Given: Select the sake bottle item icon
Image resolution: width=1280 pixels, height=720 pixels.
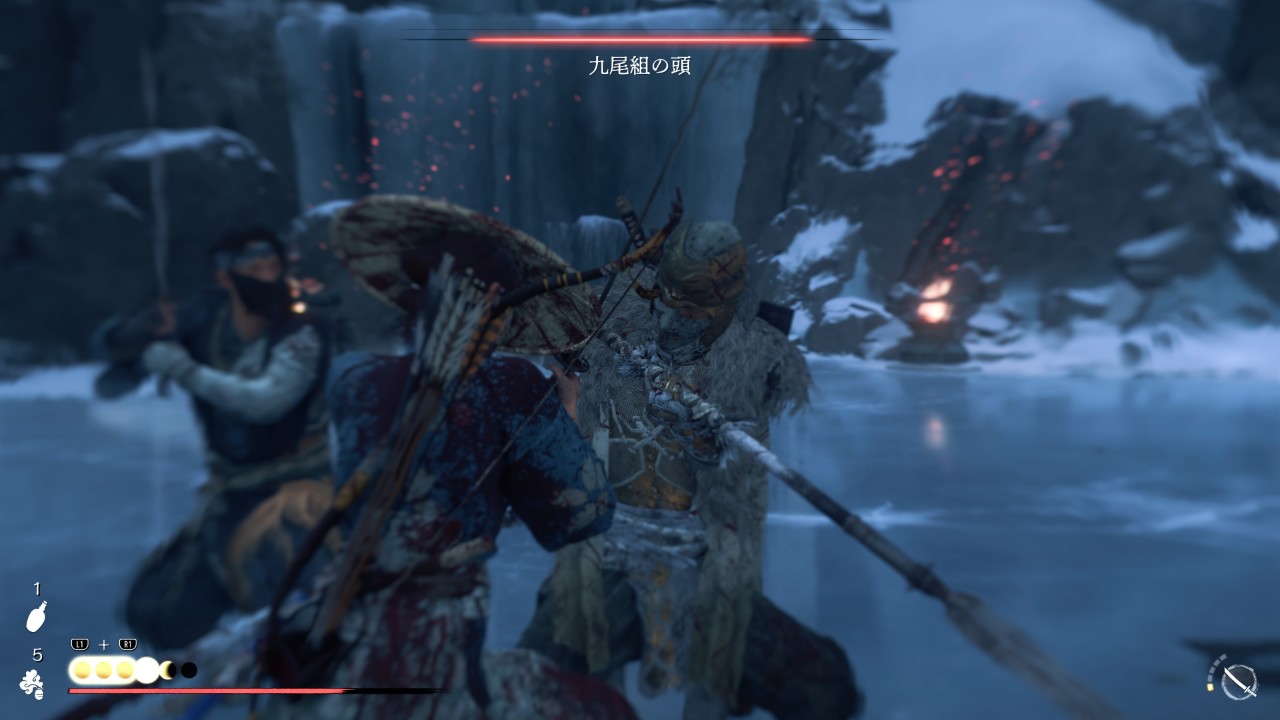Looking at the screenshot, I should (36, 616).
